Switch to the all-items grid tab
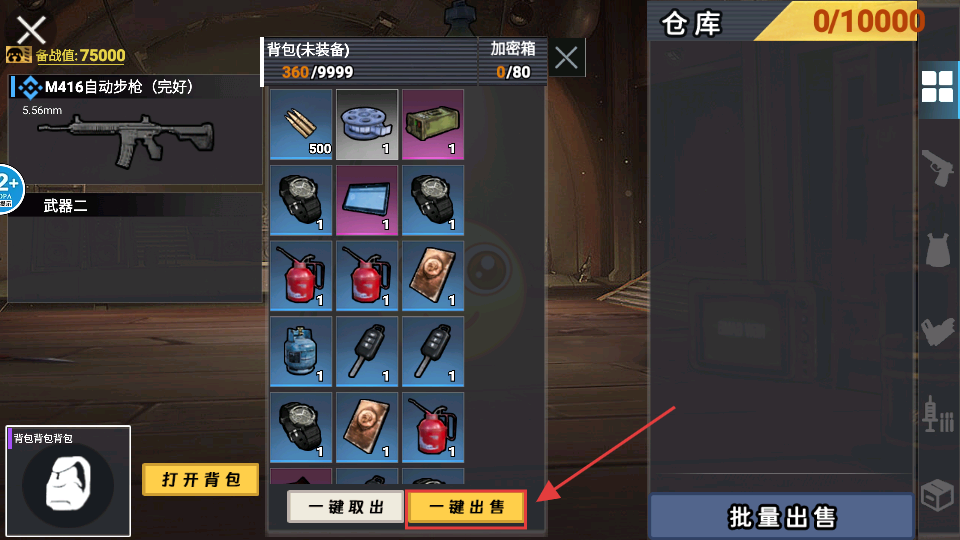This screenshot has width=960, height=540. tap(937, 88)
